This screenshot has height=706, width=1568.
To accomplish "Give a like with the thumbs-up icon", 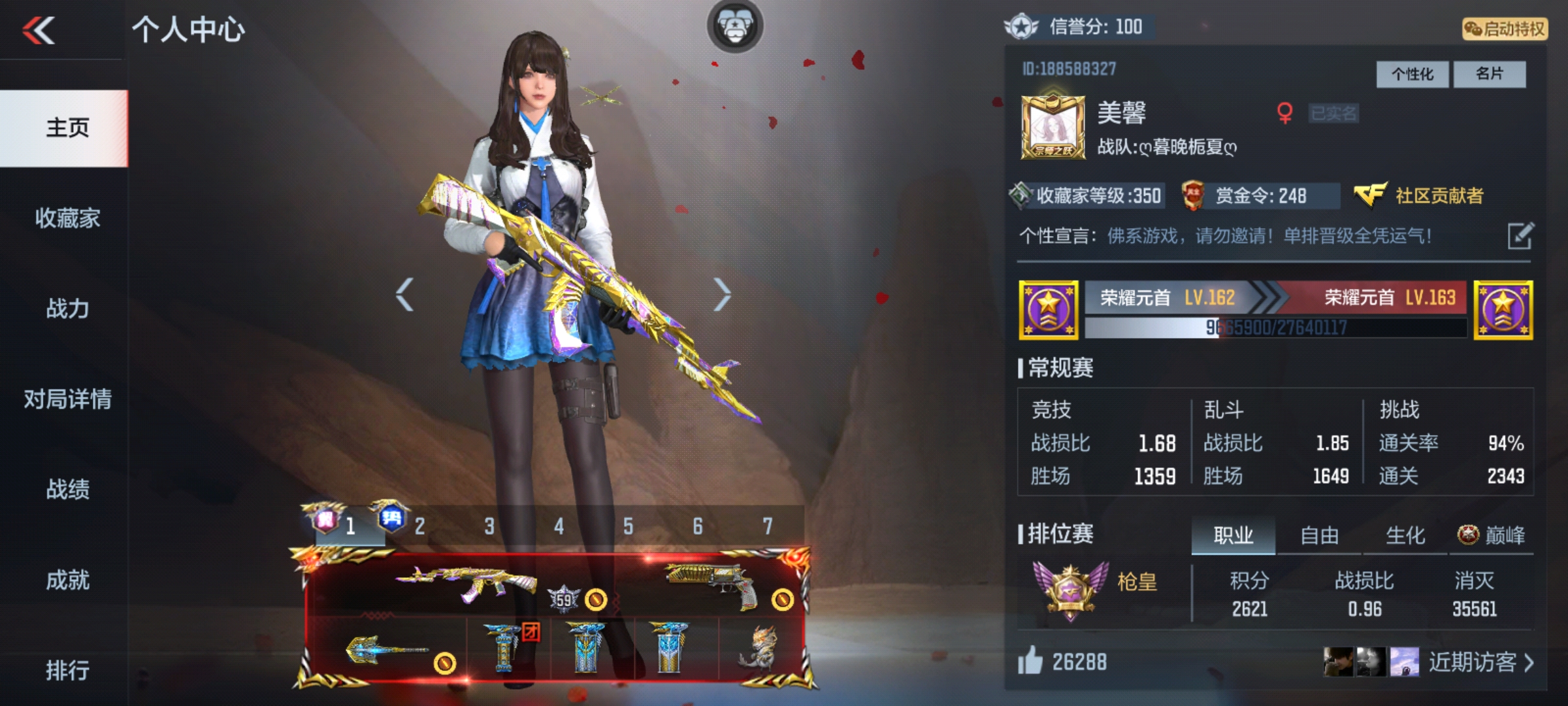I will point(1030,661).
